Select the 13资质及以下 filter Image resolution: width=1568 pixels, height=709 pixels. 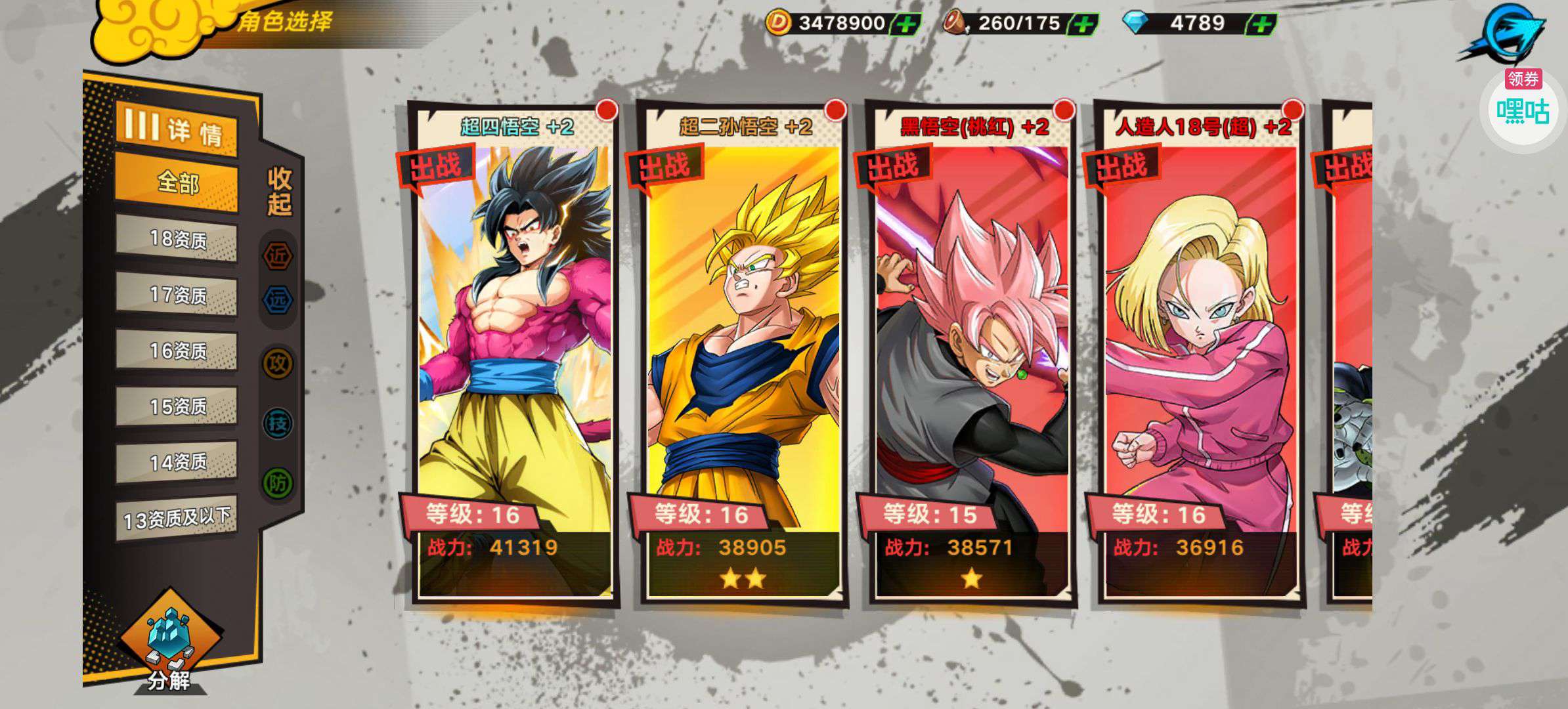(x=177, y=519)
